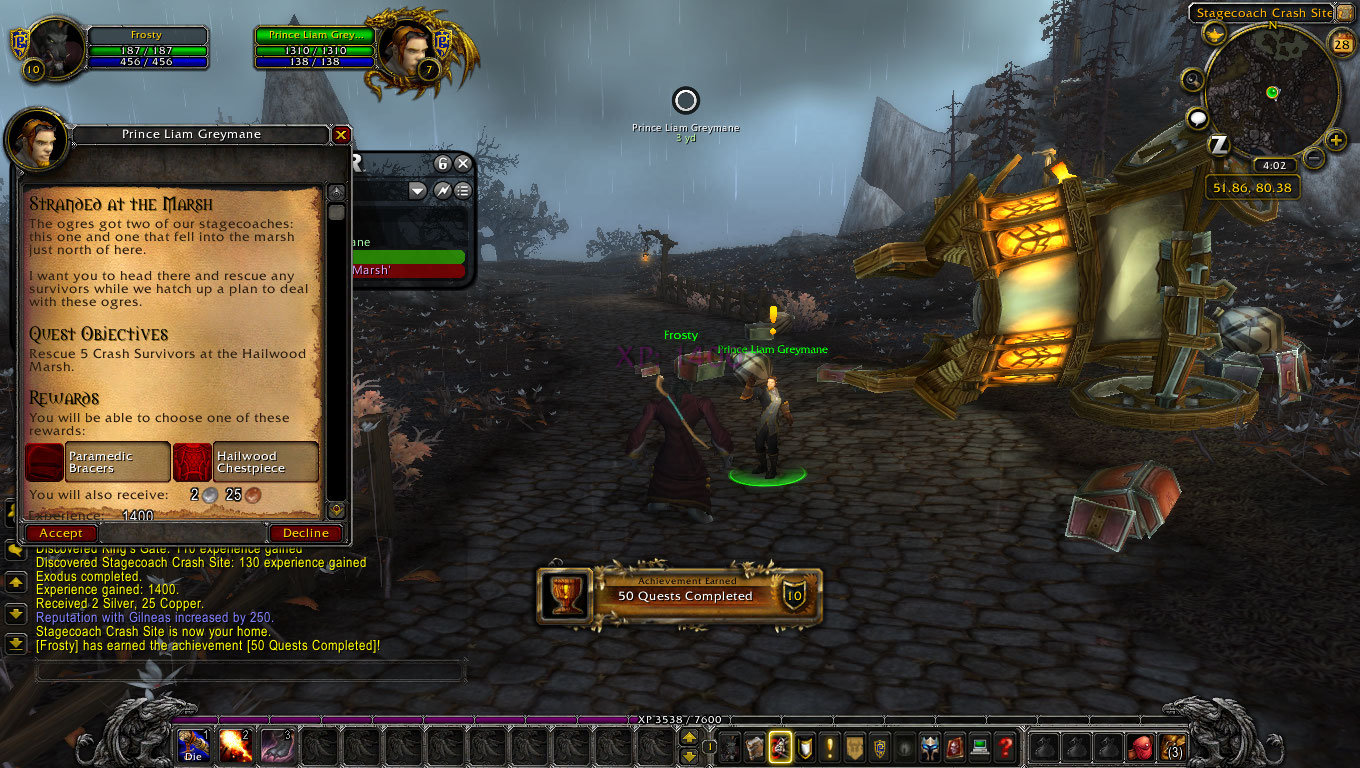The height and width of the screenshot is (768, 1360).
Task: Open the red question mark help button
Action: click(1006, 746)
